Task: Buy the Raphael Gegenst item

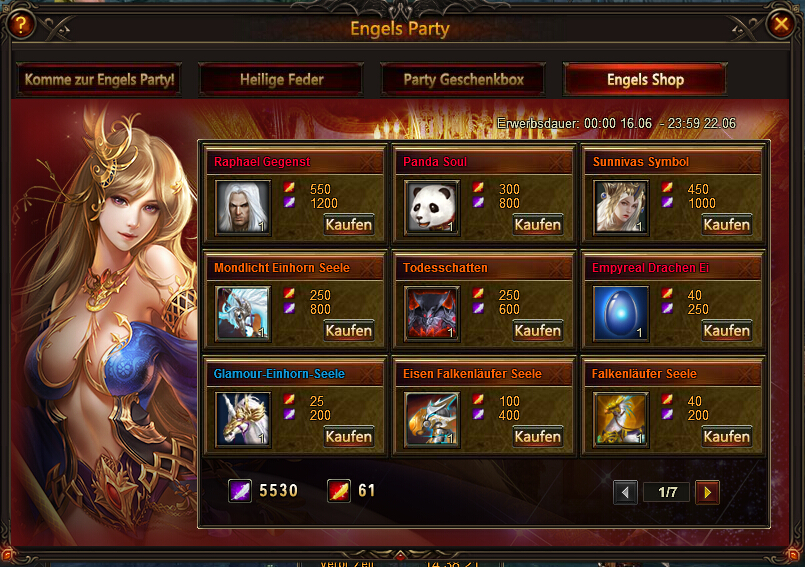Action: tap(348, 225)
